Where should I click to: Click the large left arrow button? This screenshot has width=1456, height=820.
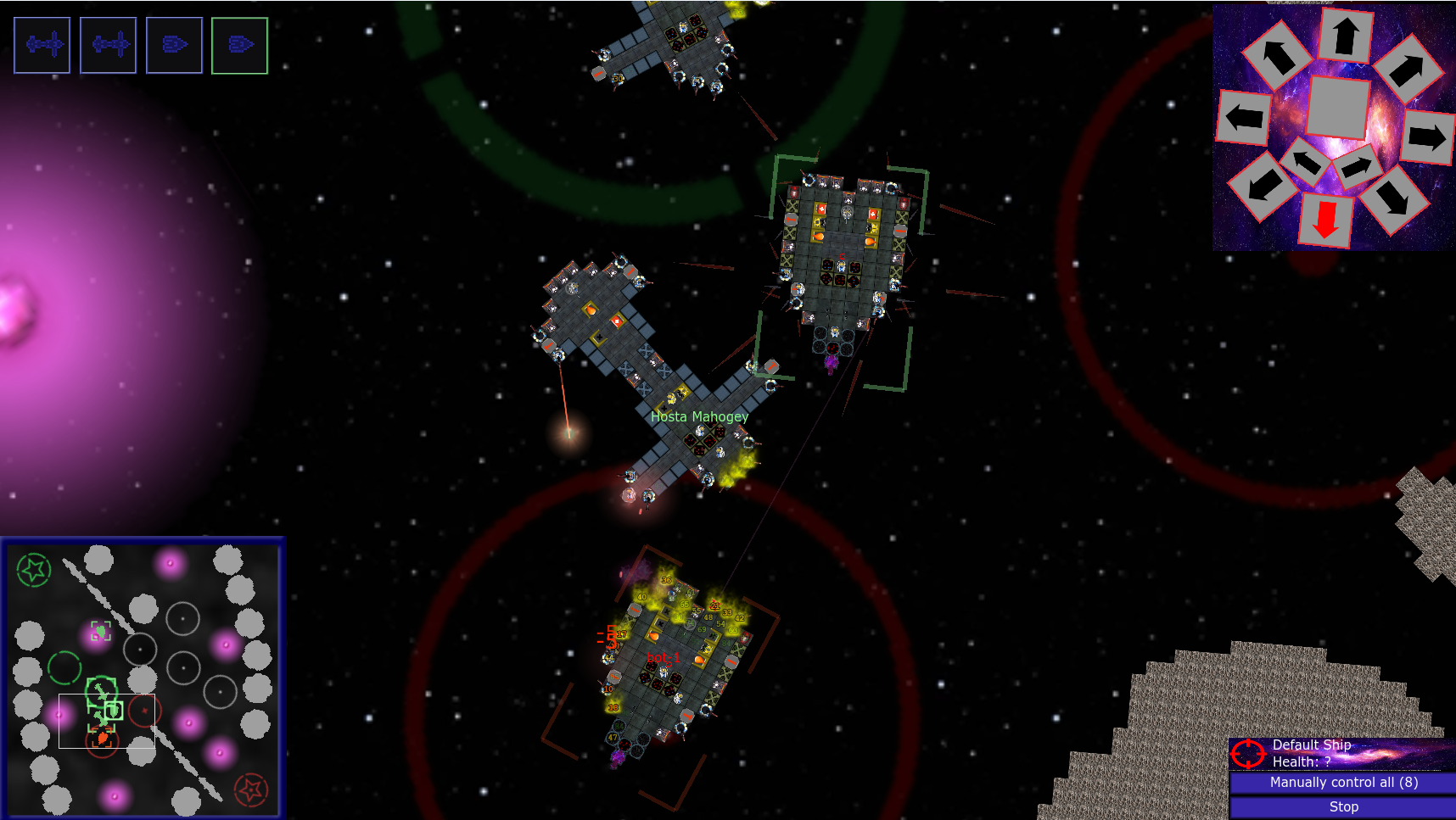pos(1244,117)
